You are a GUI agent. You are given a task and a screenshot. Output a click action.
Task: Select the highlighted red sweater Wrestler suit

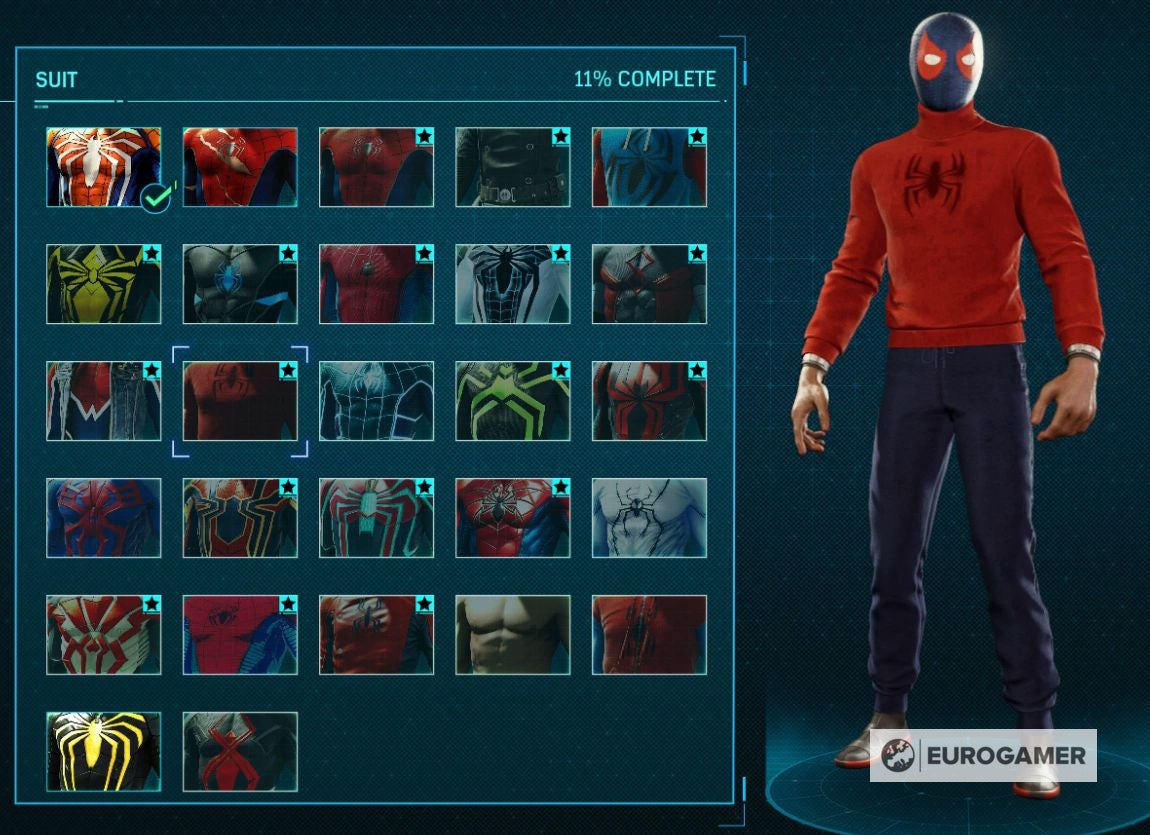pos(240,401)
